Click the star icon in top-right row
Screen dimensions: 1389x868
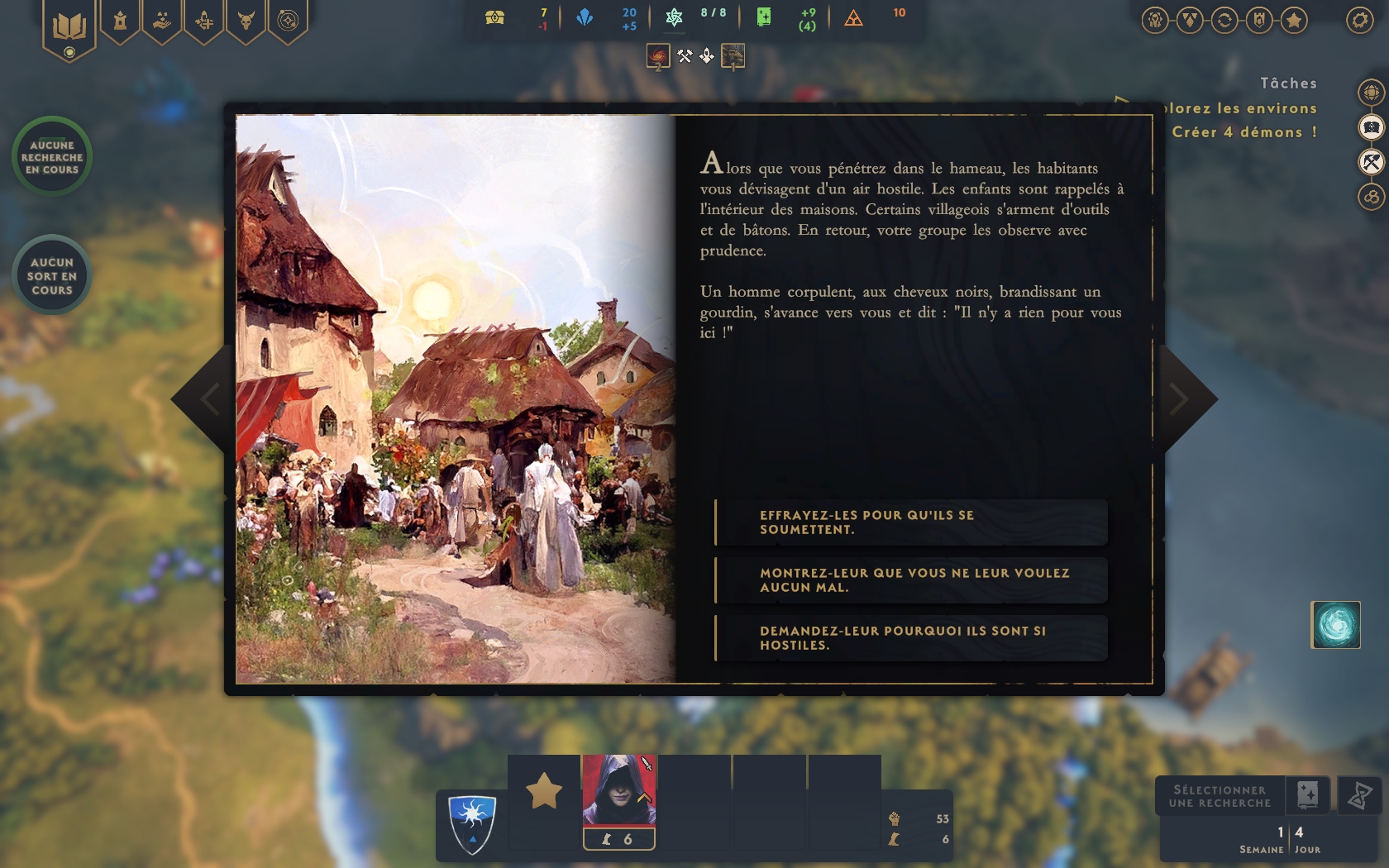point(1294,20)
